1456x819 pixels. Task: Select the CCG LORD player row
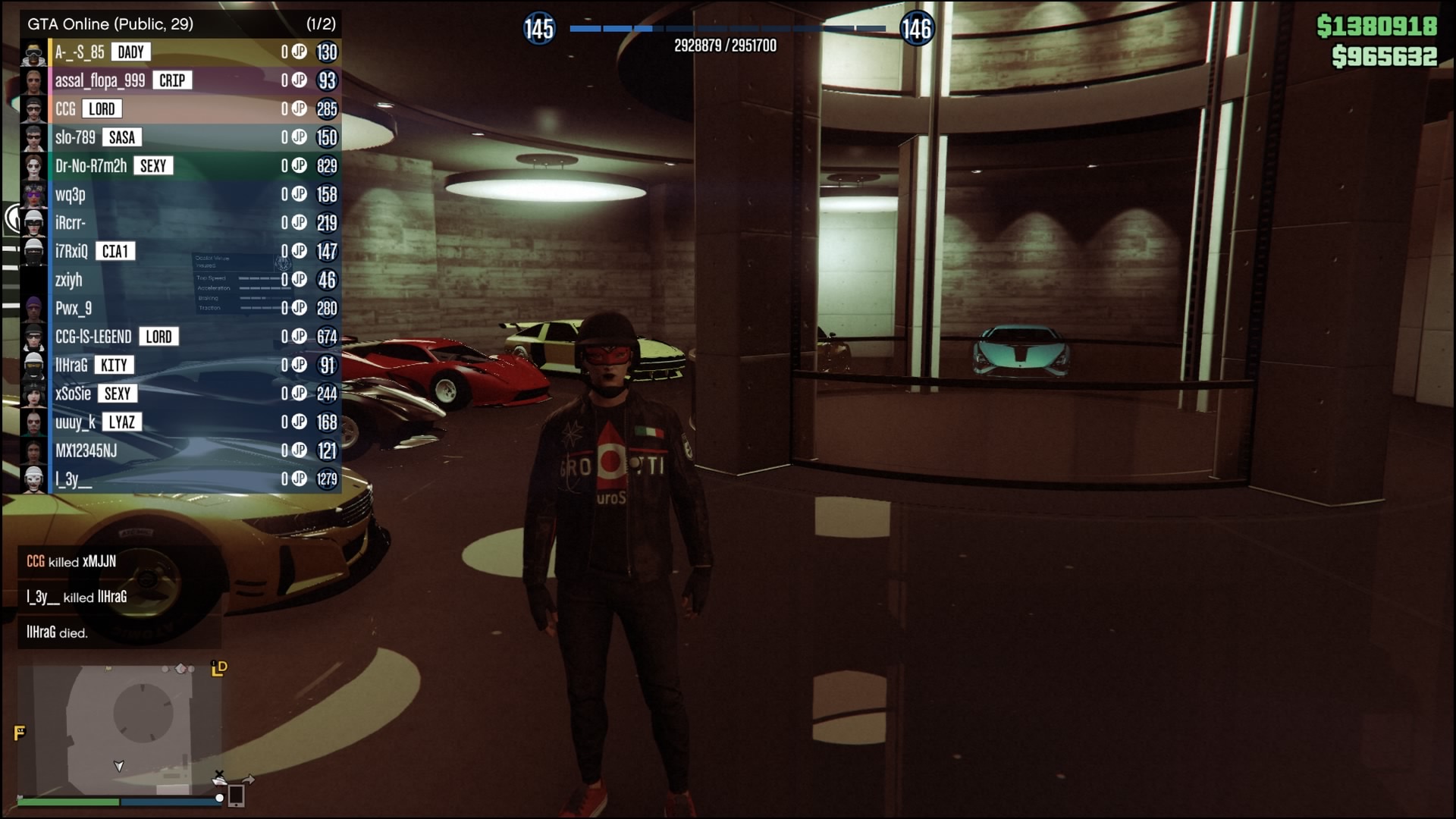pos(182,109)
